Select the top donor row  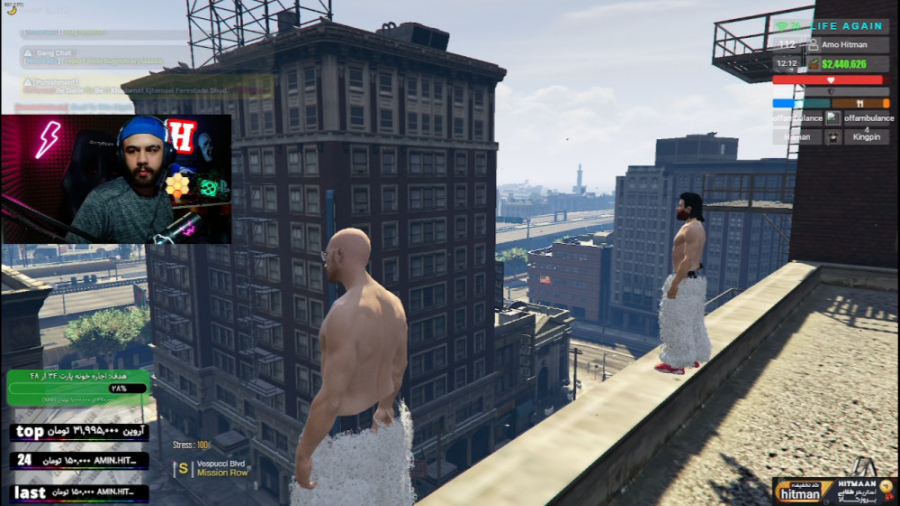(80, 432)
